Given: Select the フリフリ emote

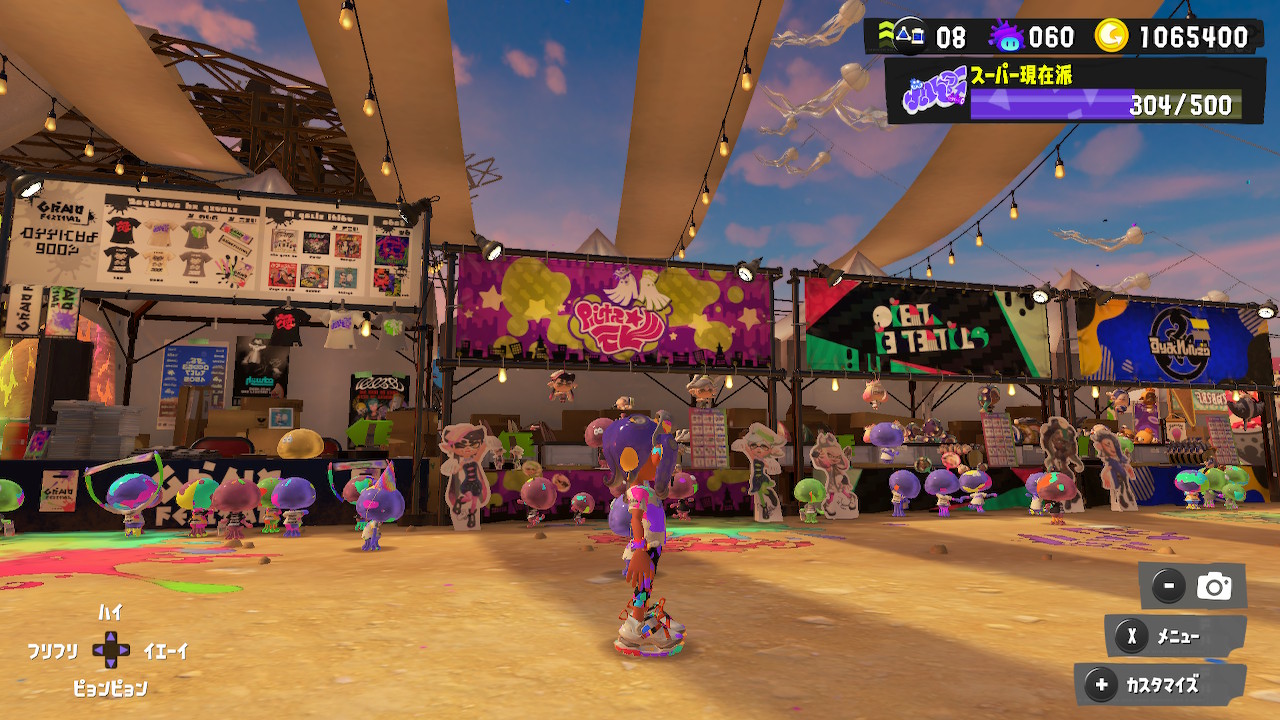Looking at the screenshot, I should [x=52, y=651].
